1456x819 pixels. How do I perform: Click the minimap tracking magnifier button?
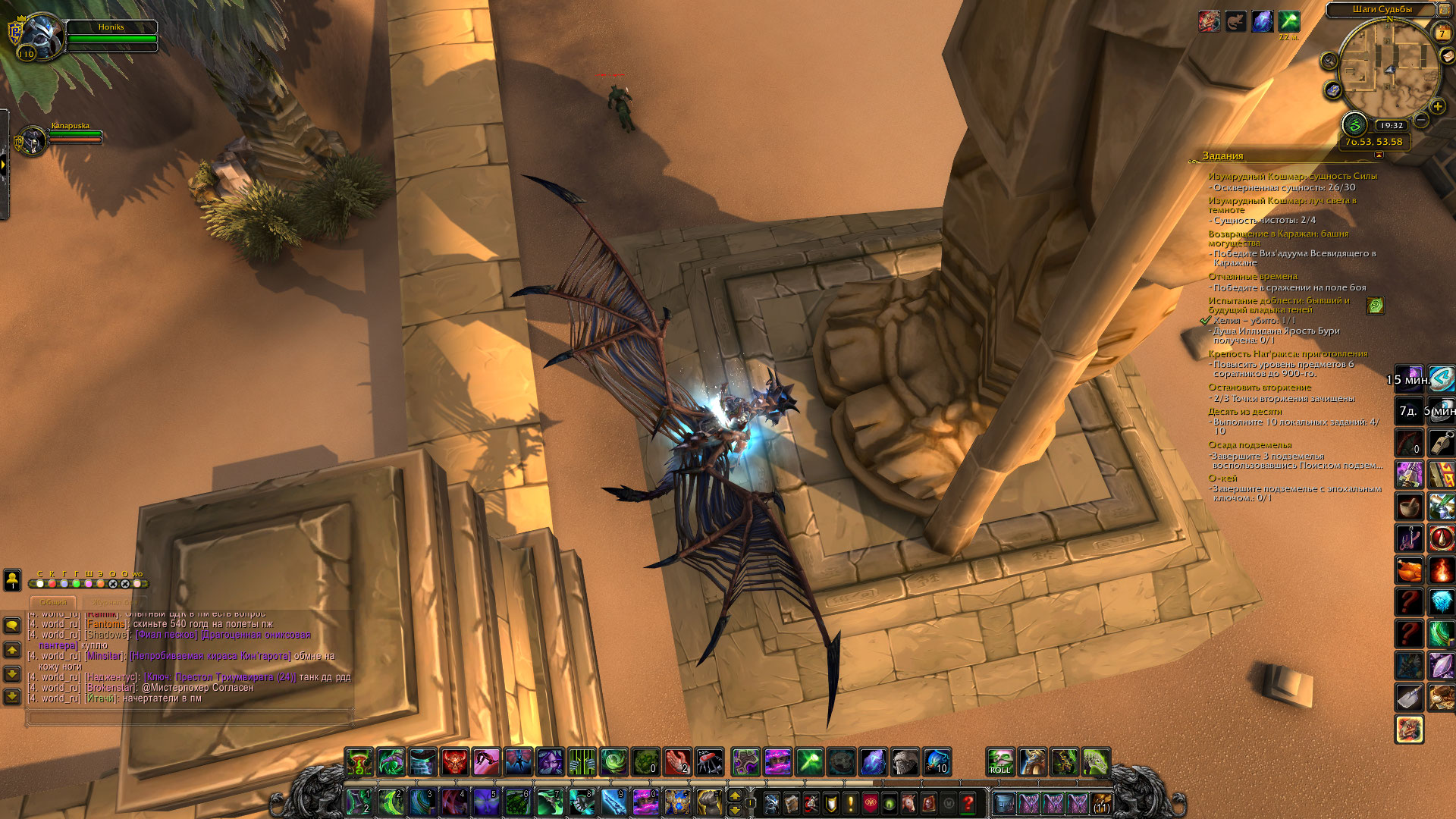click(1329, 61)
